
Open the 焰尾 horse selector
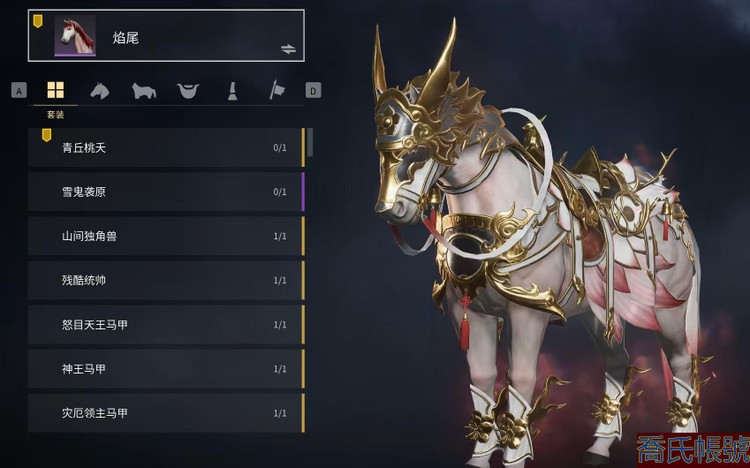pos(165,36)
